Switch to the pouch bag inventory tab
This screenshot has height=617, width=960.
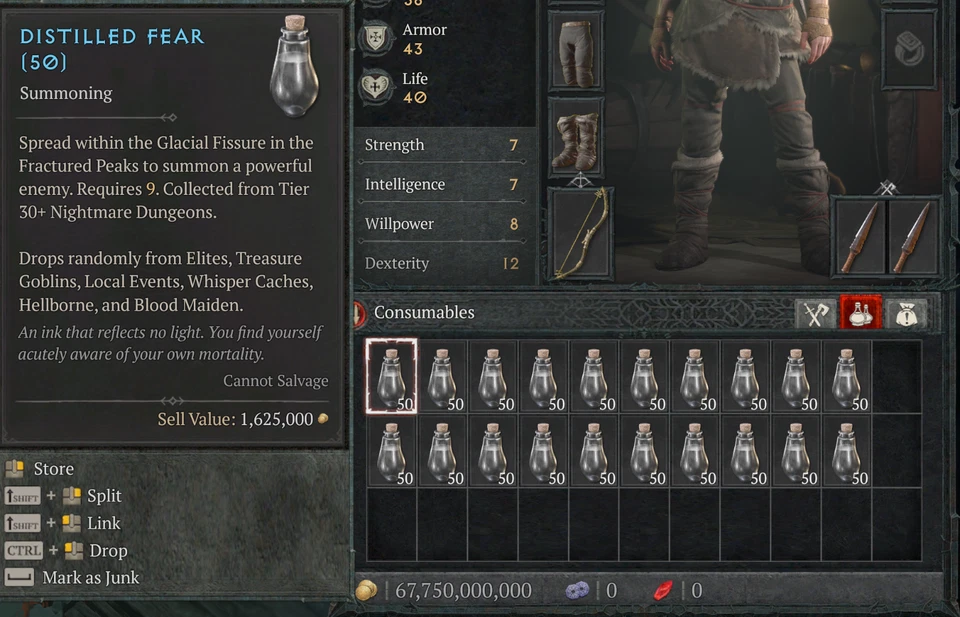[906, 314]
